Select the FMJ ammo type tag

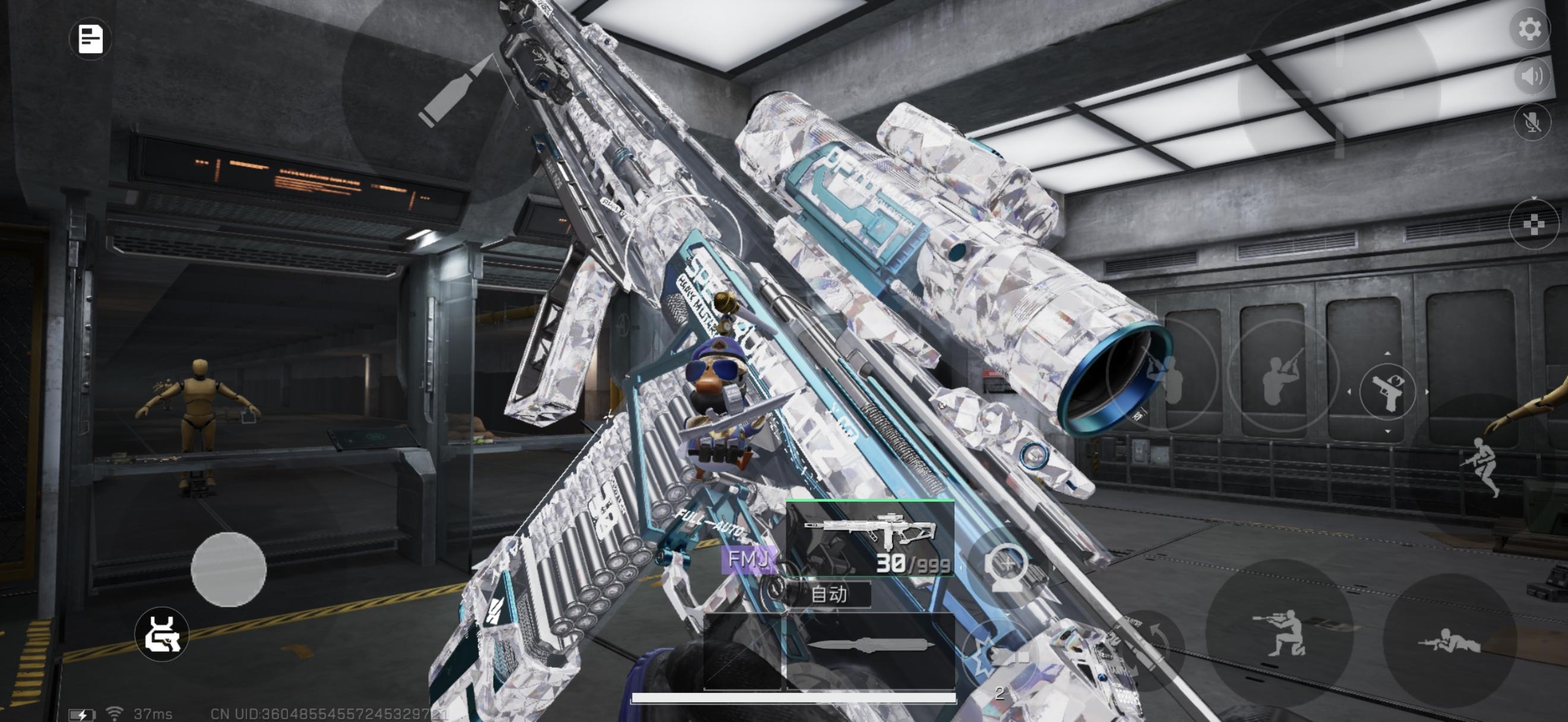(x=748, y=559)
